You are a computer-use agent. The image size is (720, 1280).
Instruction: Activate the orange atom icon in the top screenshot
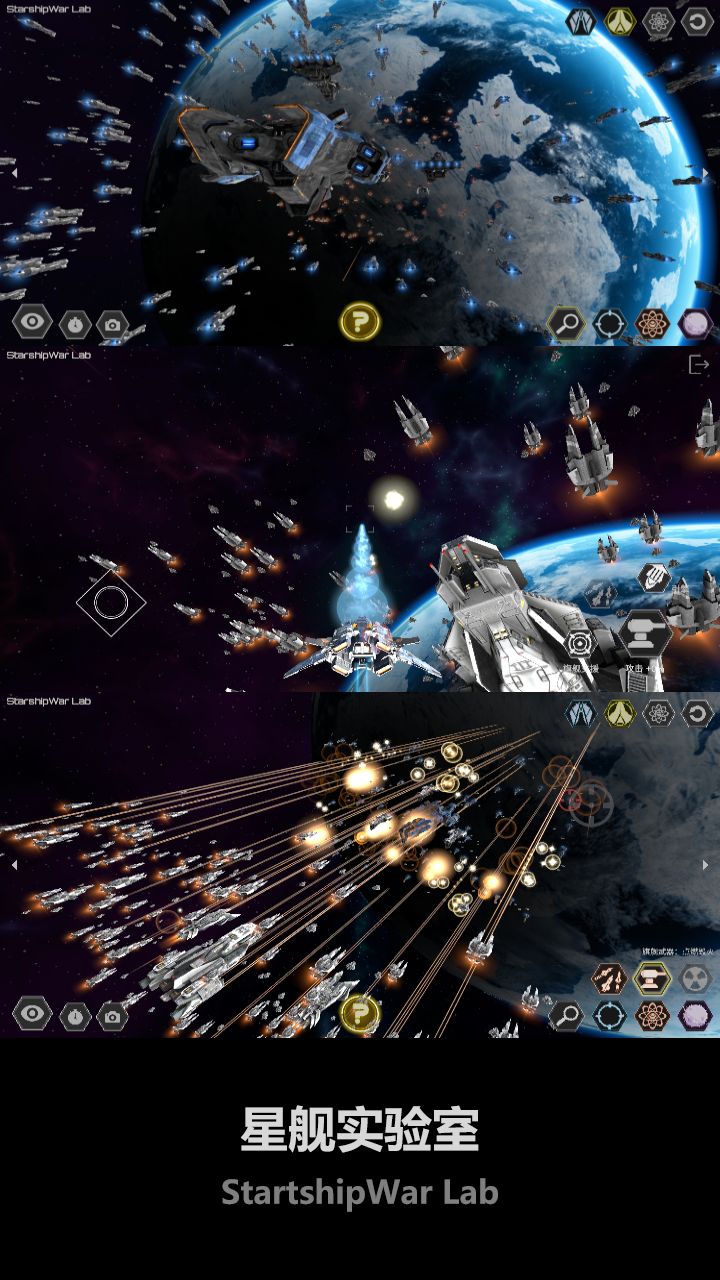pos(652,323)
